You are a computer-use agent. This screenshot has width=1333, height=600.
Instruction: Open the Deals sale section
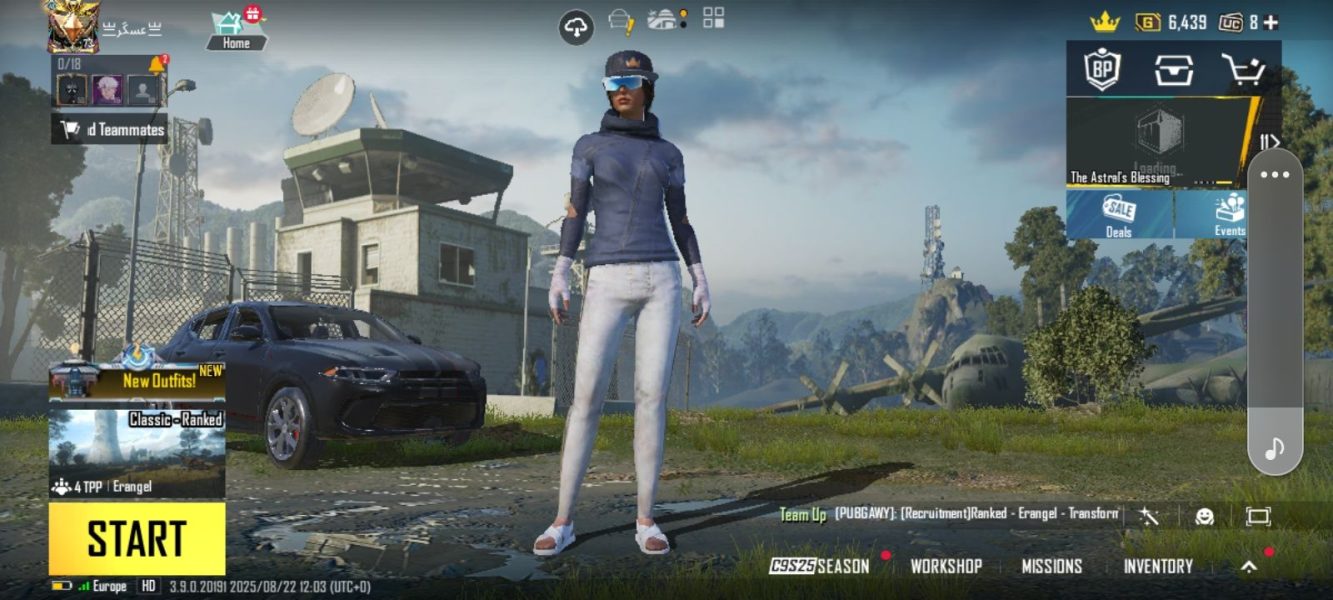pyautogui.click(x=1119, y=214)
